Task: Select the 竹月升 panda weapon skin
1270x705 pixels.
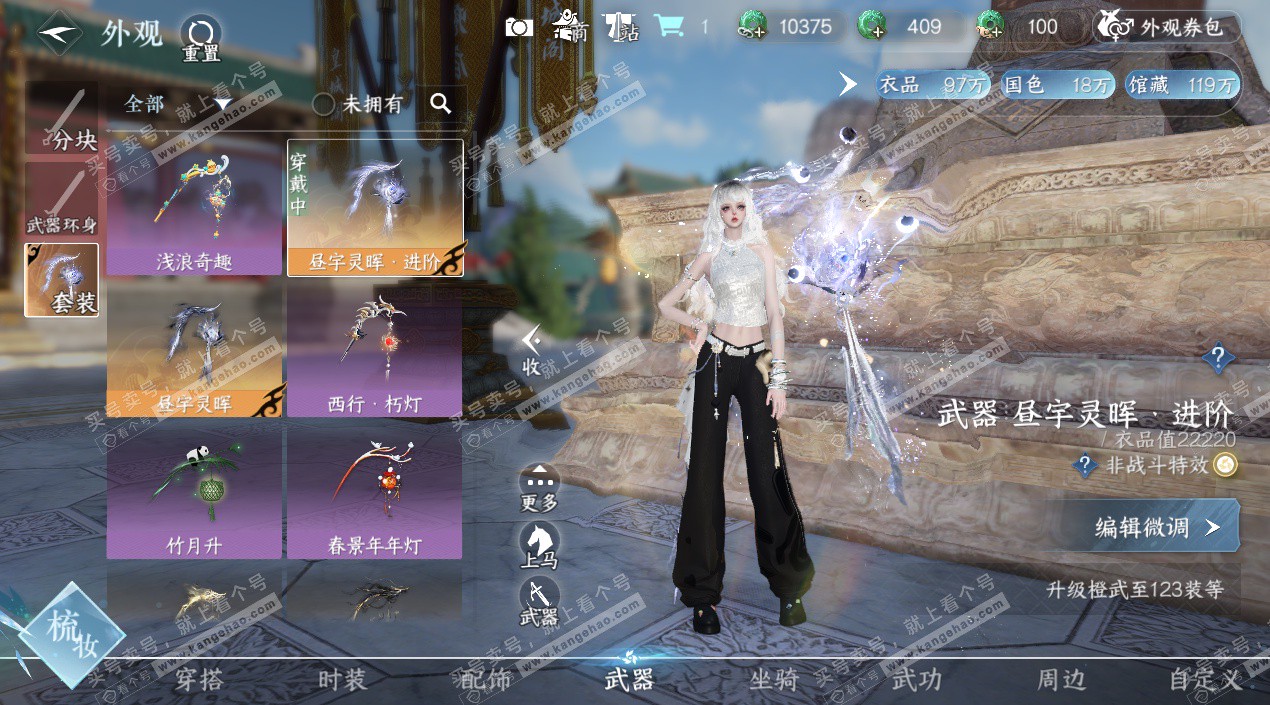Action: click(x=194, y=493)
